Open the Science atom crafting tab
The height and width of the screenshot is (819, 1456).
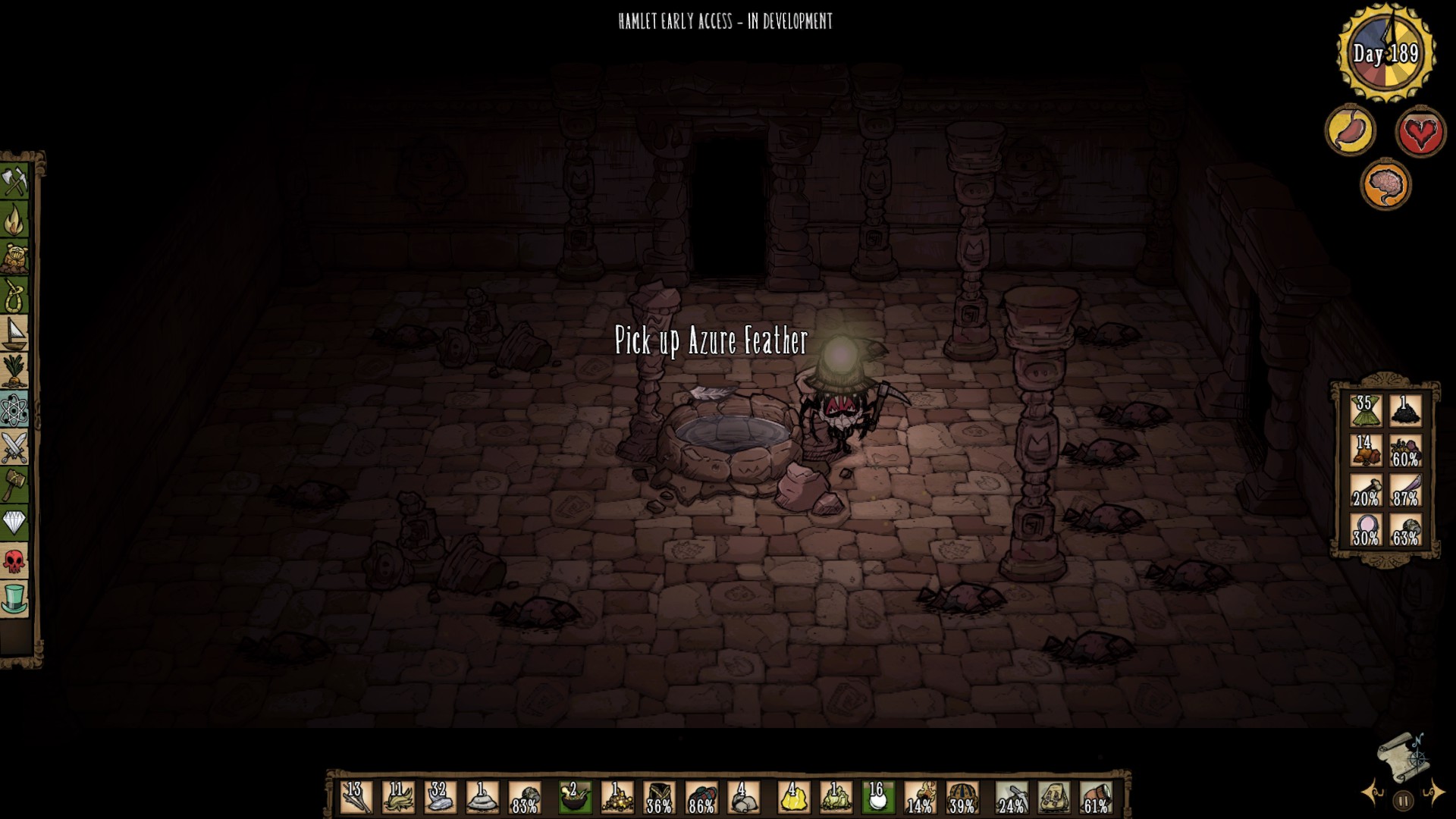(x=14, y=409)
